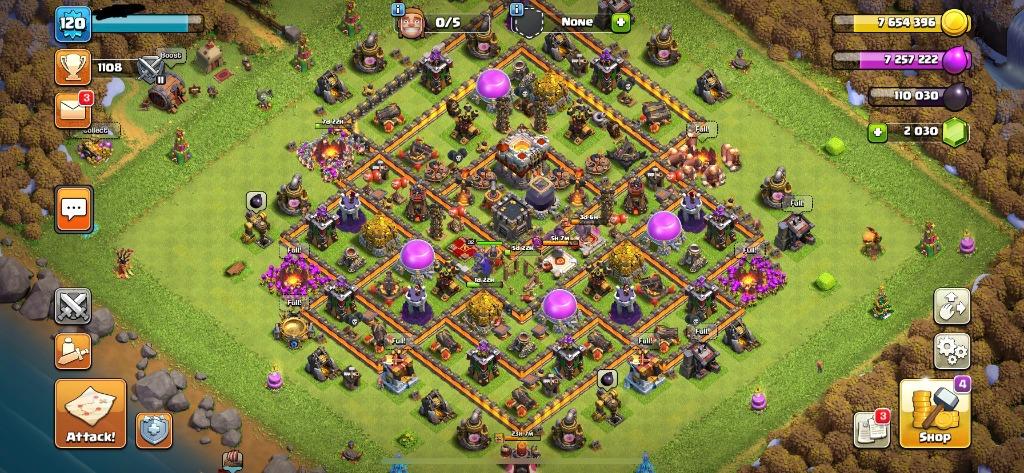Open the trophy league button
This screenshot has width=1024, height=473.
[73, 67]
